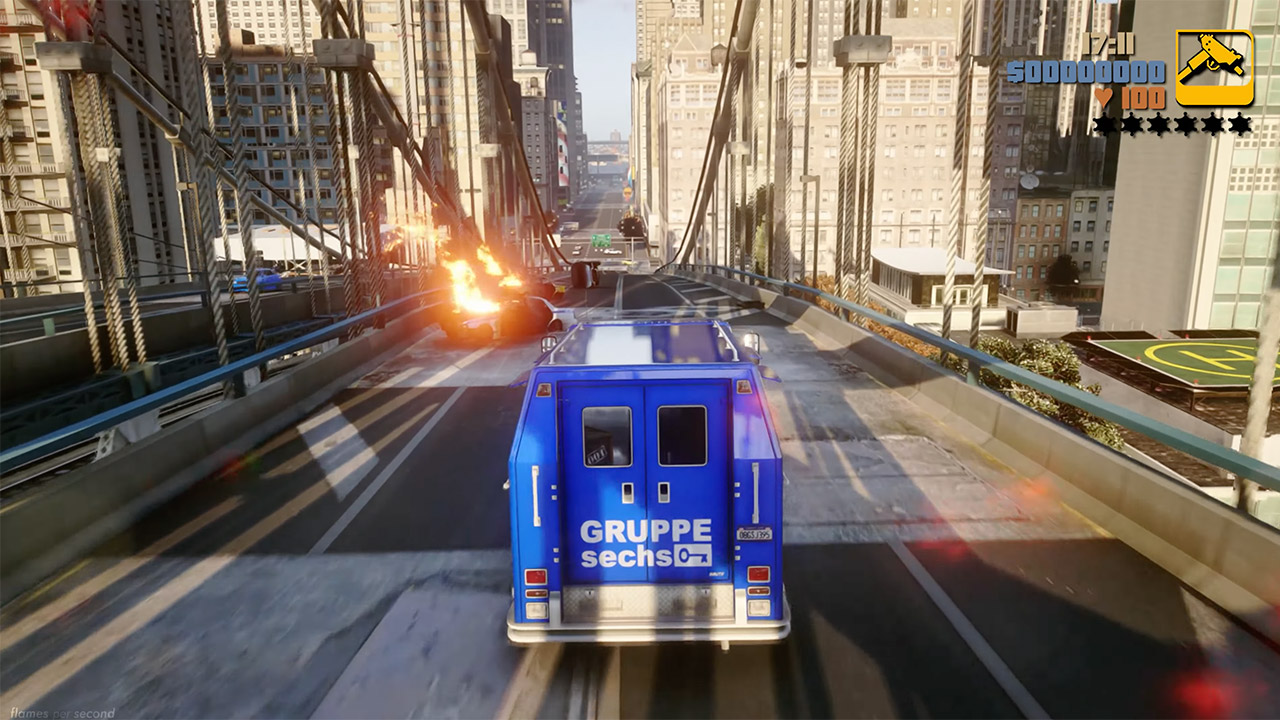Click the last wanted level star
This screenshot has height=720, width=1280.
pyautogui.click(x=1240, y=124)
